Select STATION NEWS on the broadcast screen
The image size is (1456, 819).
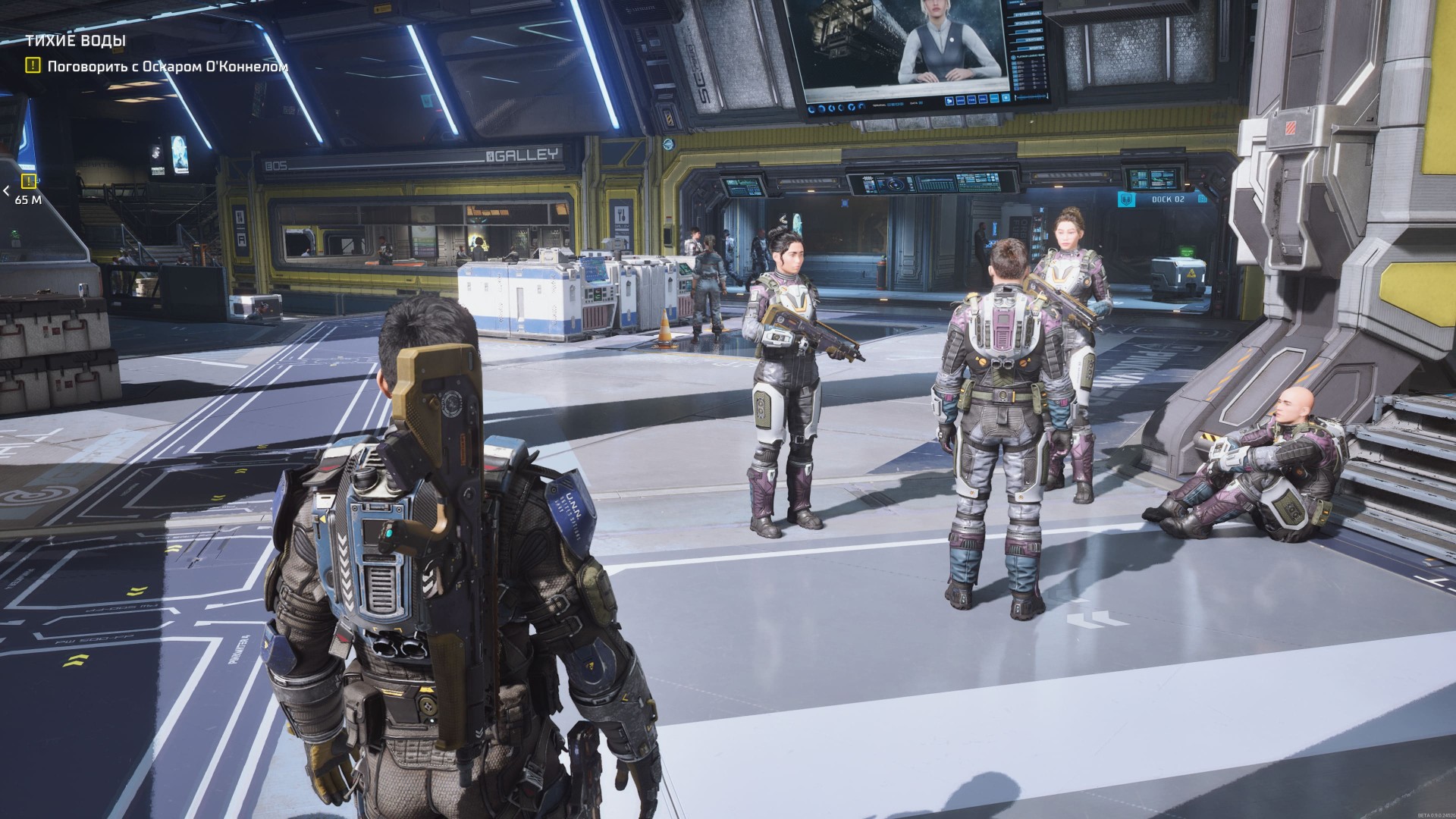pos(1028,22)
